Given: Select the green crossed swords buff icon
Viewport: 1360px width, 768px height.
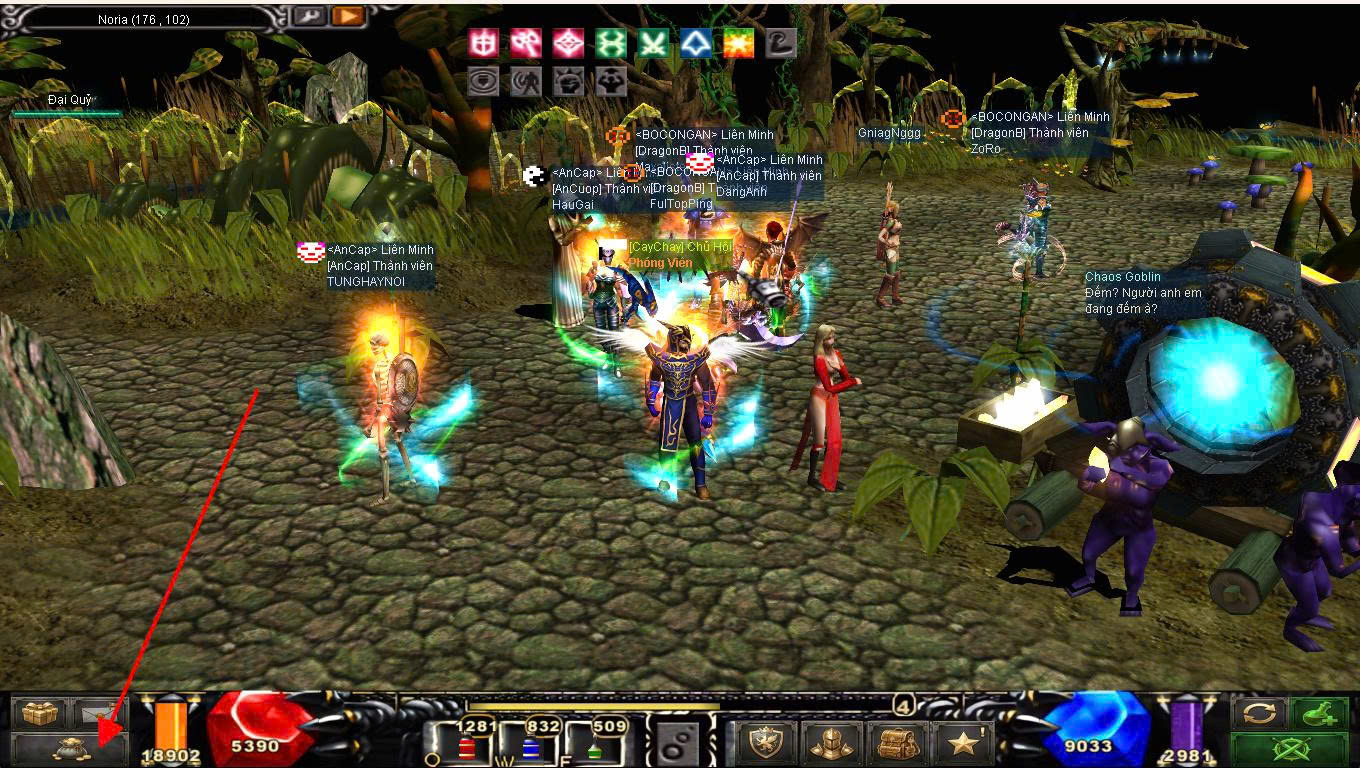Looking at the screenshot, I should point(654,43).
